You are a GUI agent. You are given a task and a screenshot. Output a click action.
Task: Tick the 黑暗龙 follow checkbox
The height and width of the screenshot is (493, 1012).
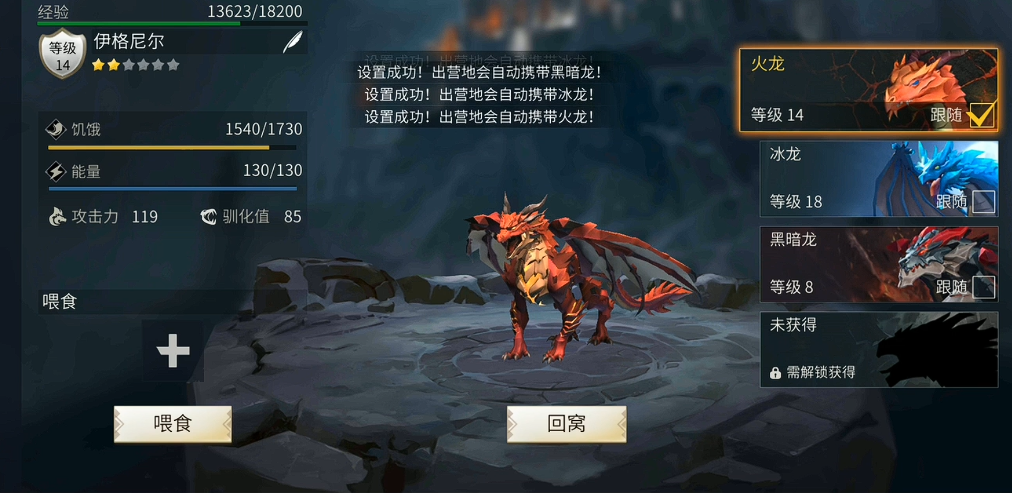983,288
